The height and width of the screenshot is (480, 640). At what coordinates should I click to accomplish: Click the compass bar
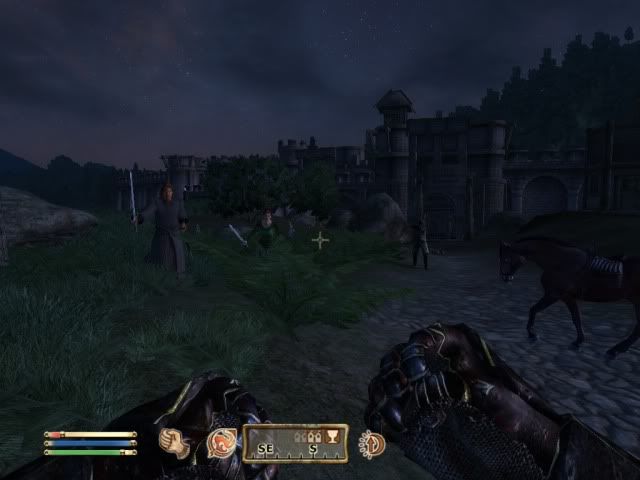click(x=297, y=443)
